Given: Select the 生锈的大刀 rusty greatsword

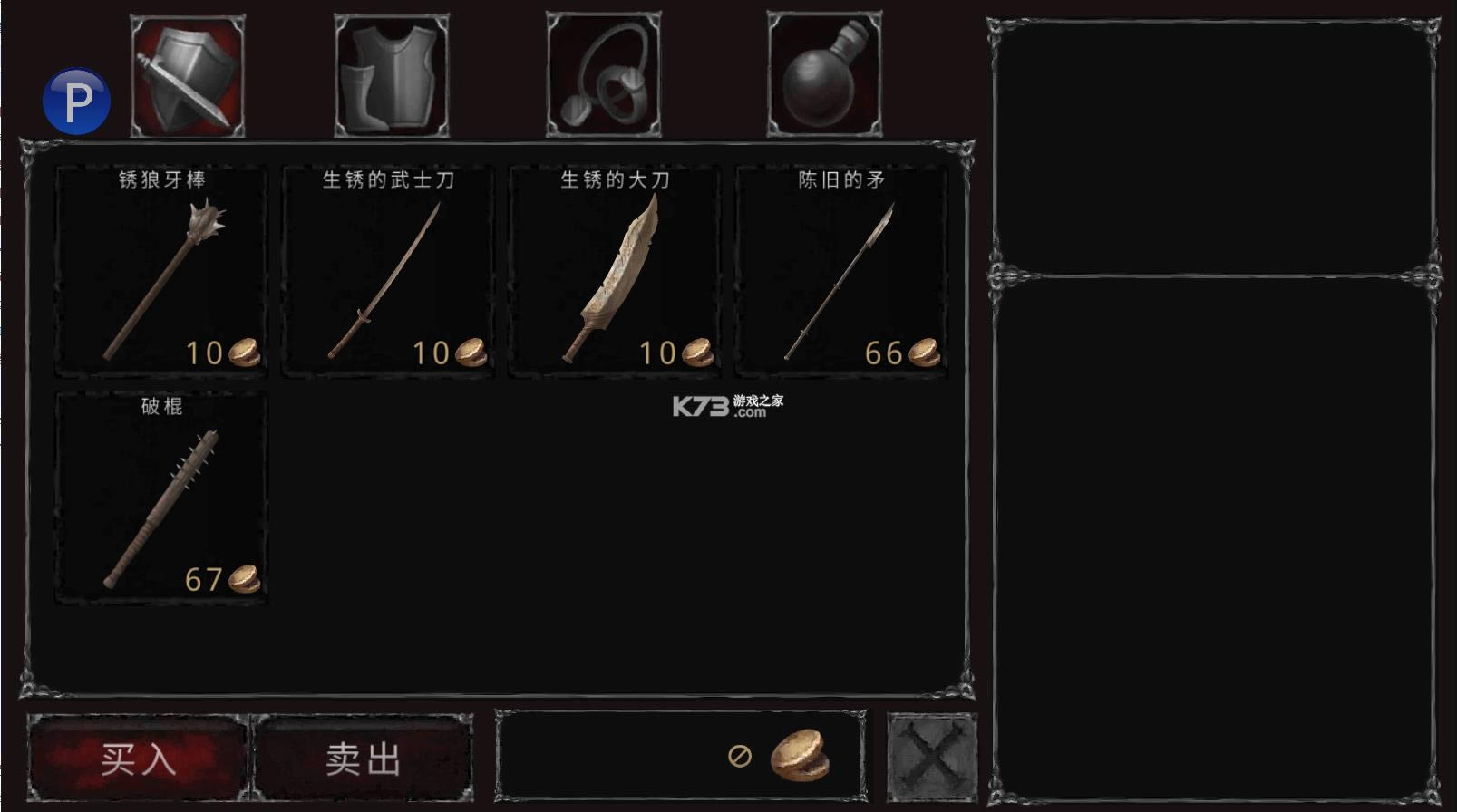Looking at the screenshot, I should point(614,267).
